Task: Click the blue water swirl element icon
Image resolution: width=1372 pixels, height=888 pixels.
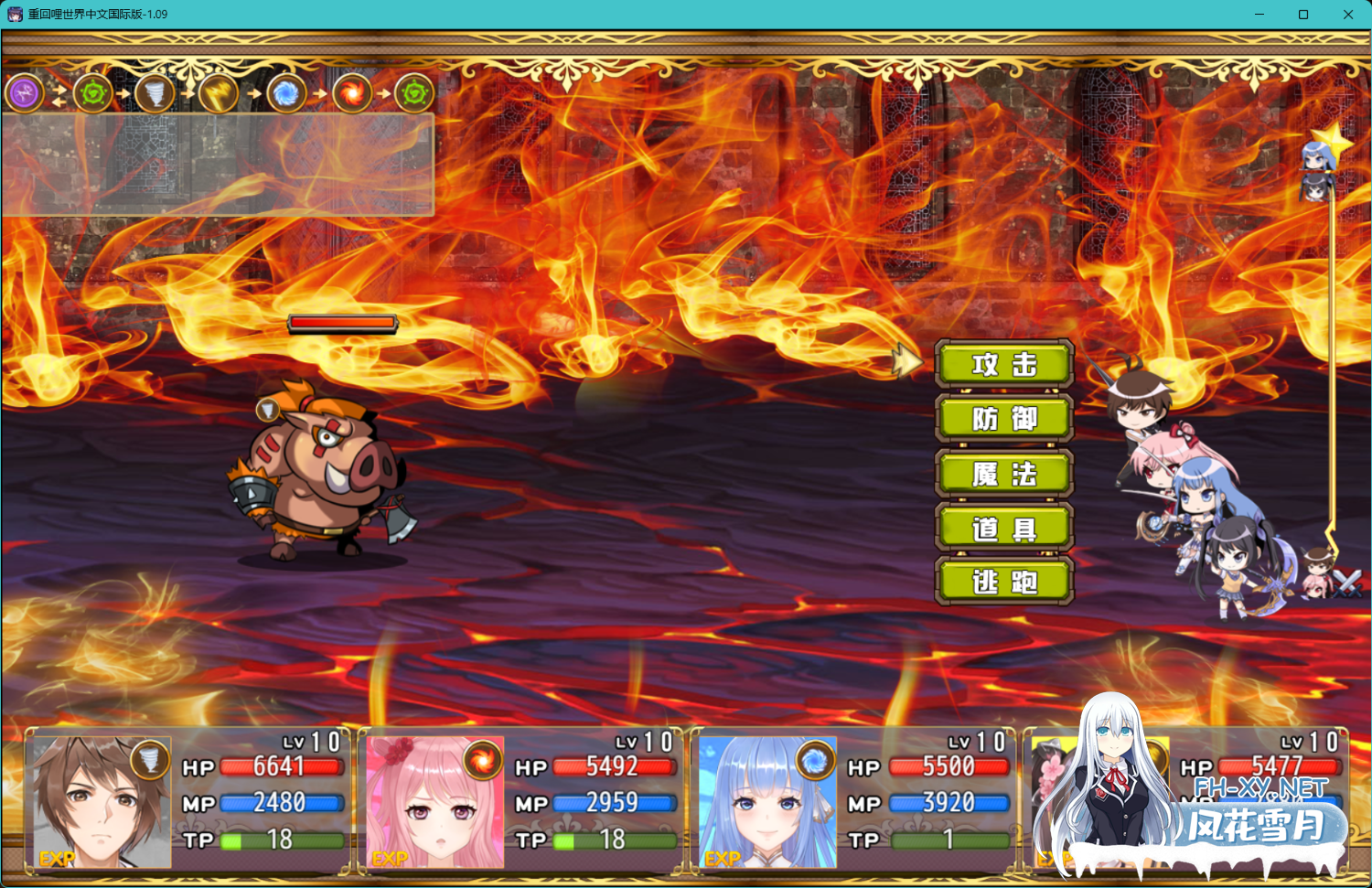Action: 286,93
